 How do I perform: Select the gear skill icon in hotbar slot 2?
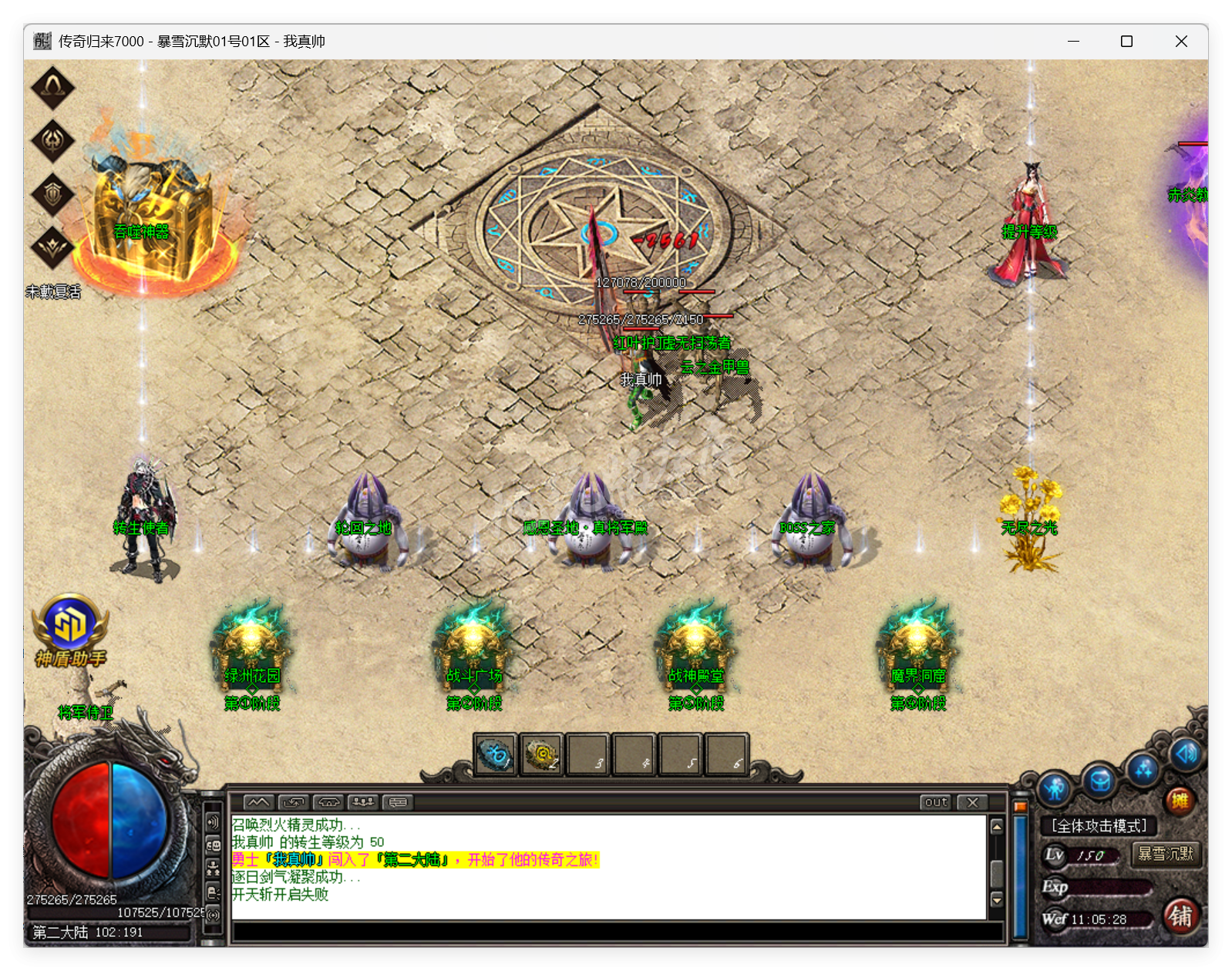coord(542,756)
